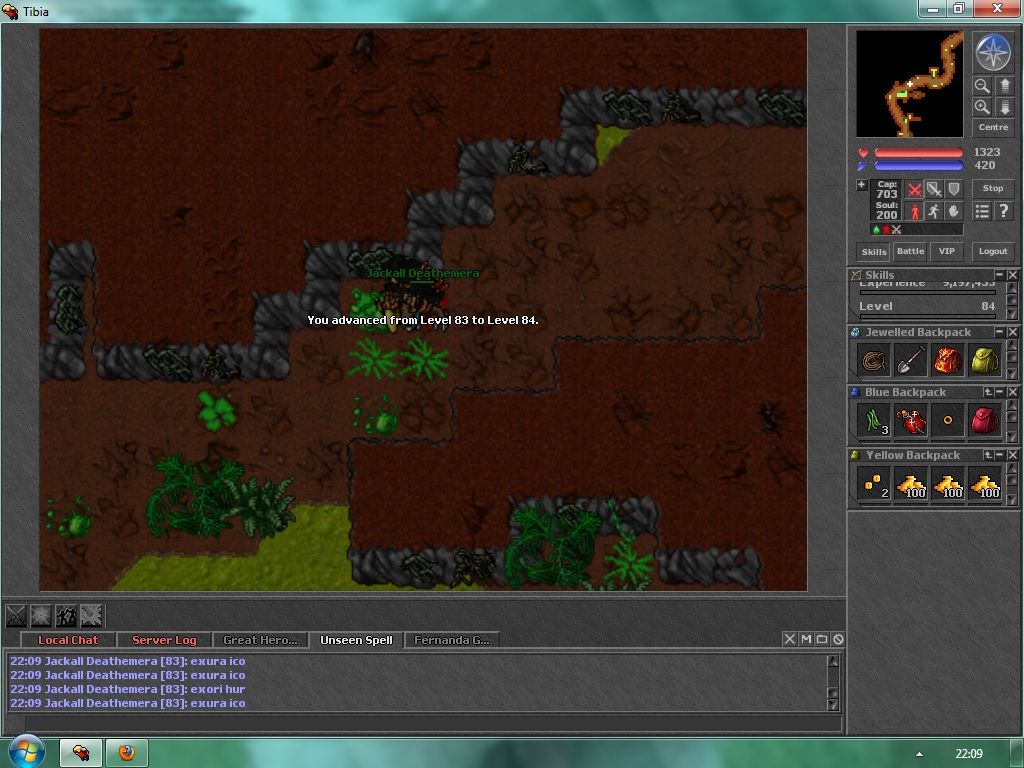Image resolution: width=1024 pixels, height=768 pixels.
Task: Show the VIP list
Action: 946,252
